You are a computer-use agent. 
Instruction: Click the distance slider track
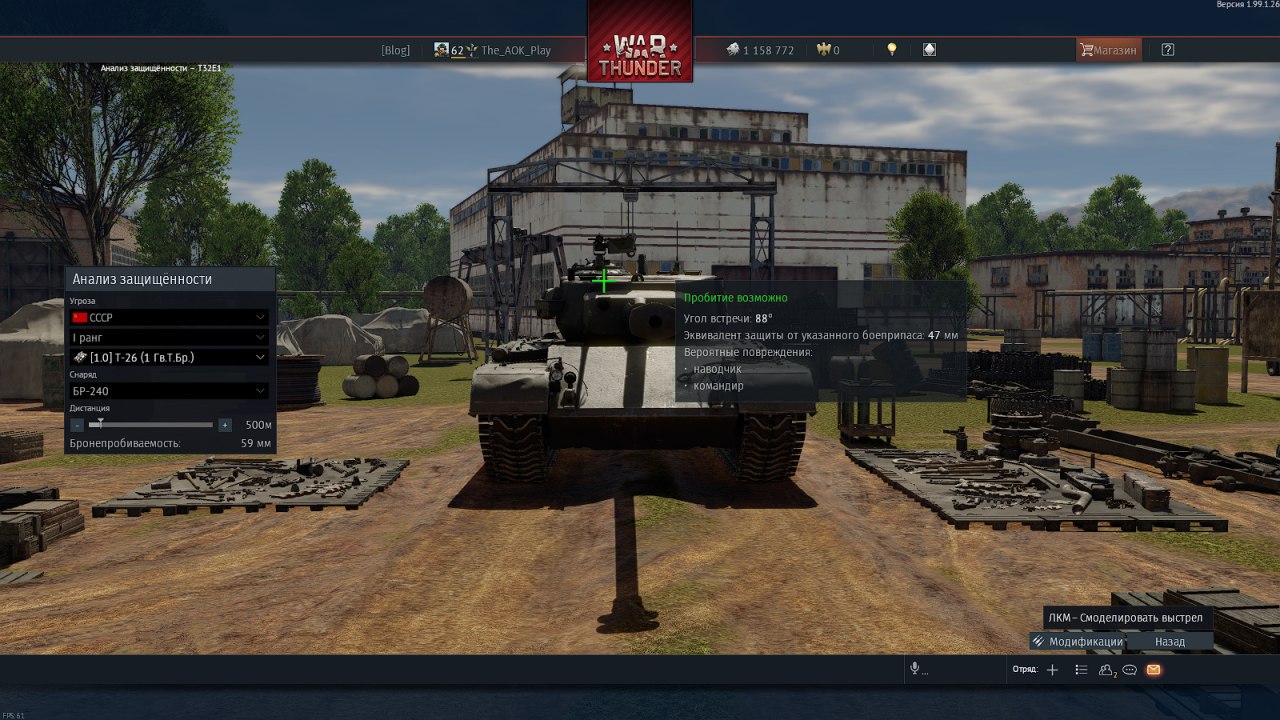click(152, 425)
